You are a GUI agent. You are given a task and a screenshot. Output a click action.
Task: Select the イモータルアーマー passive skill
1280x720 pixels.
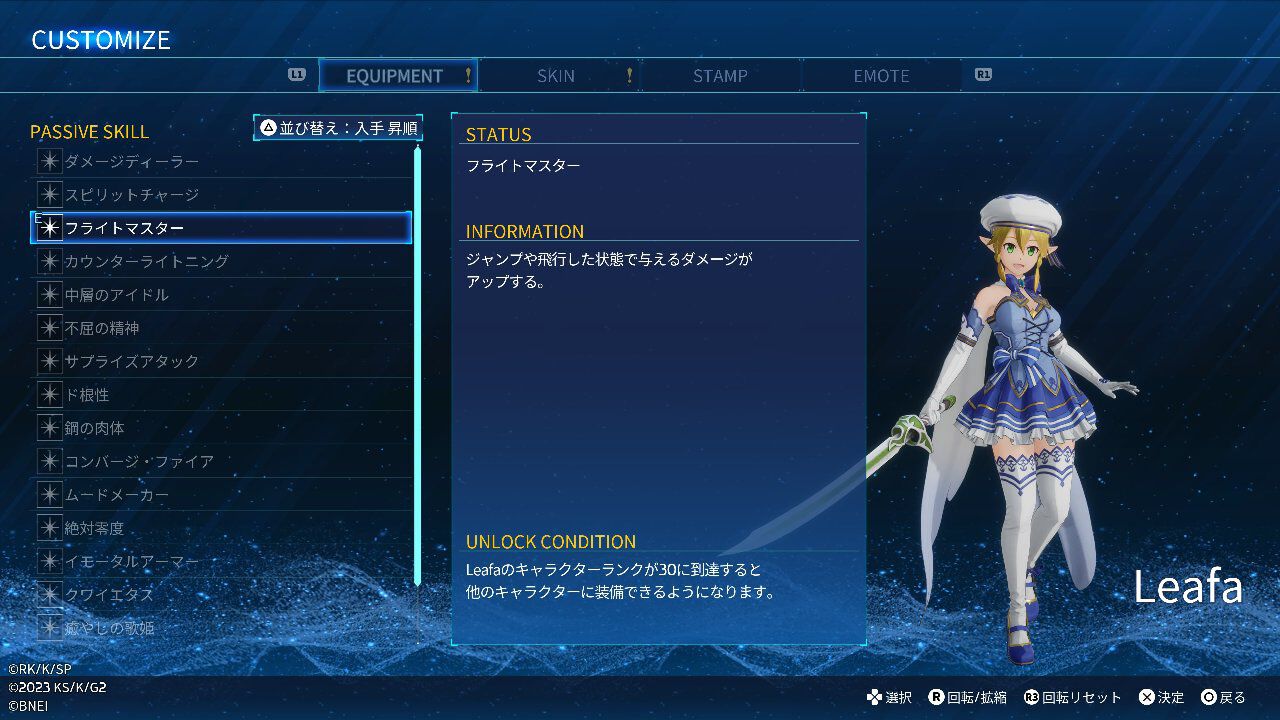click(x=221, y=562)
